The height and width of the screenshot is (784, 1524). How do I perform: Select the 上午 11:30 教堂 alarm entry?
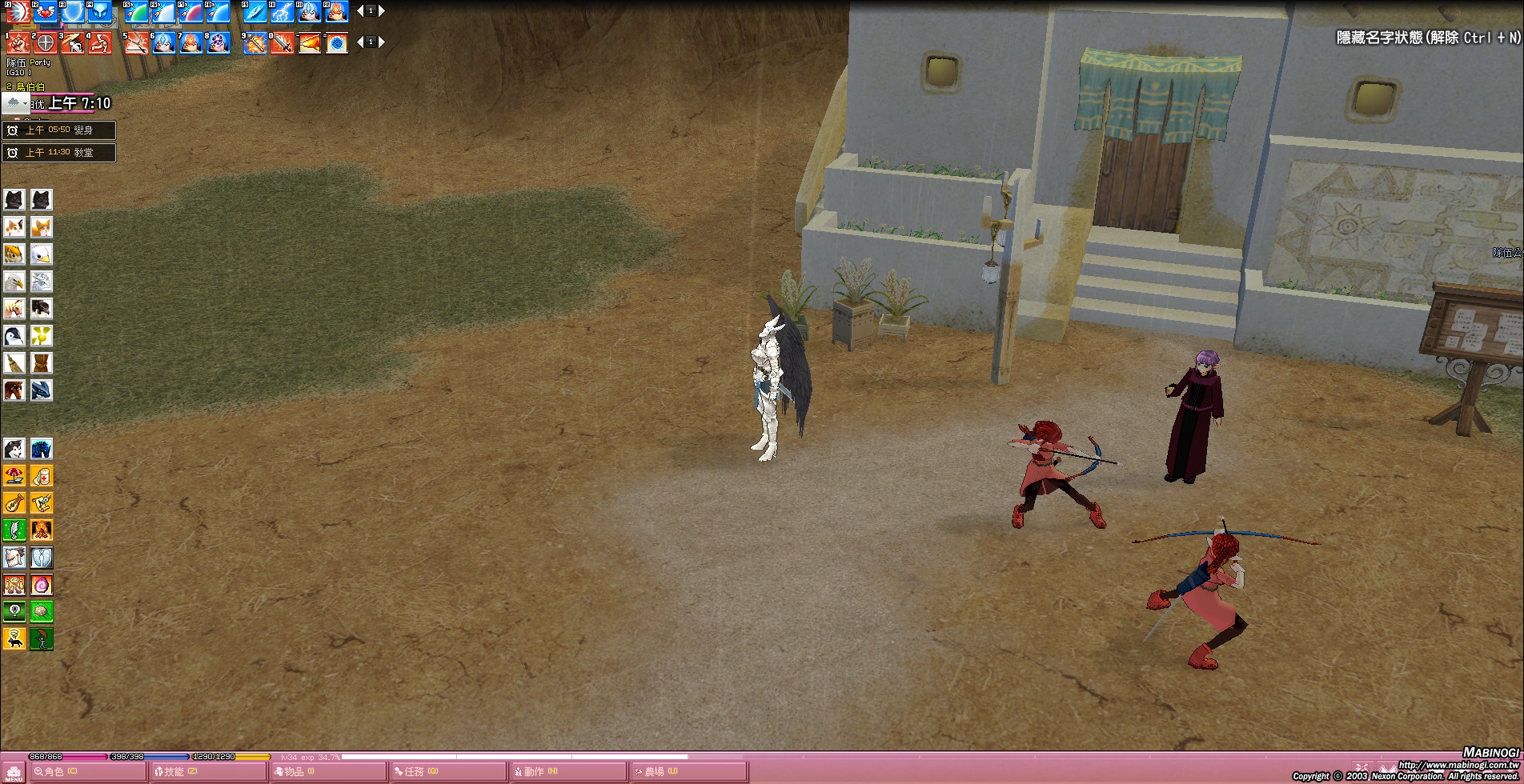[x=59, y=153]
